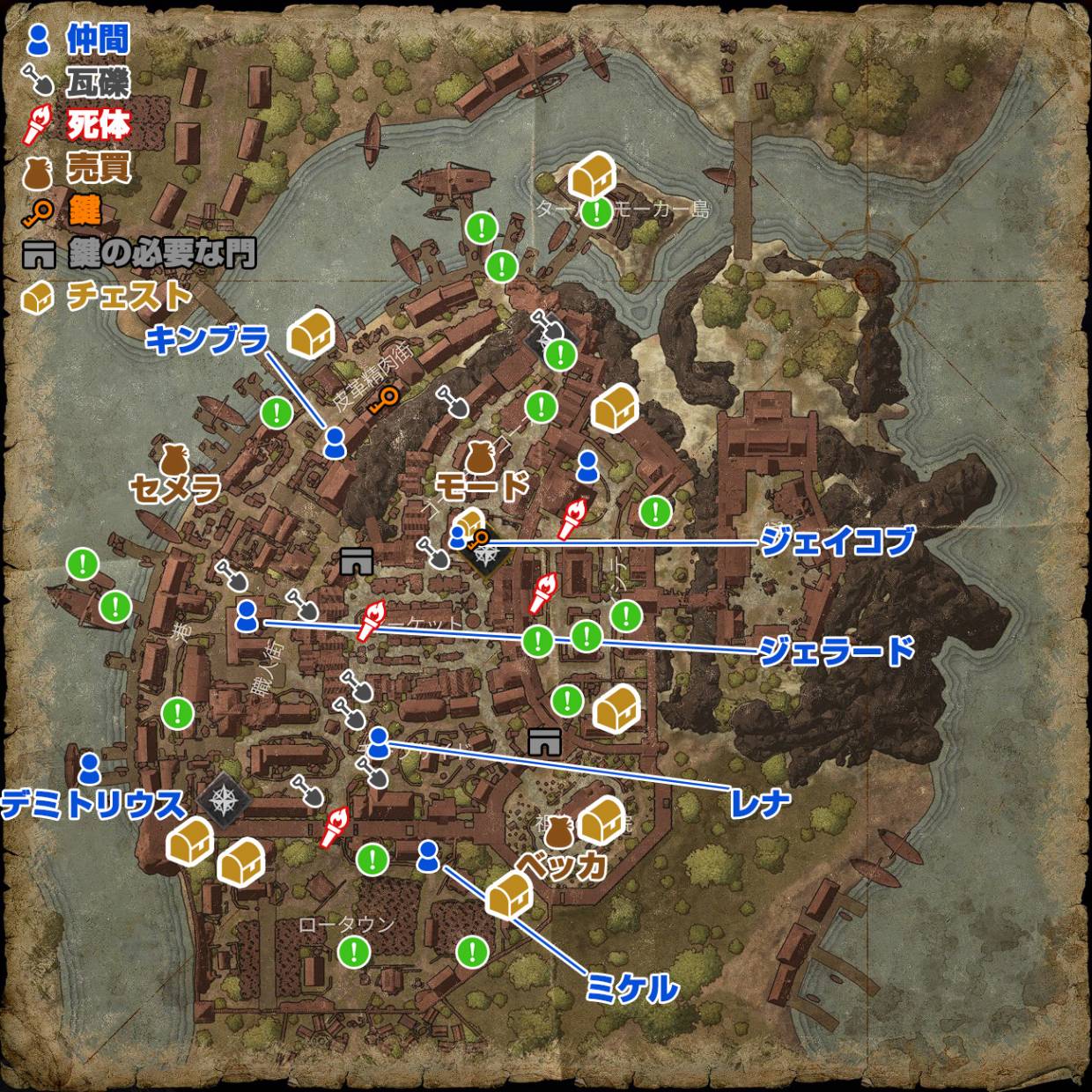Click the ミケル companion label
Viewport: 1092px width, 1092px height.
tap(631, 988)
